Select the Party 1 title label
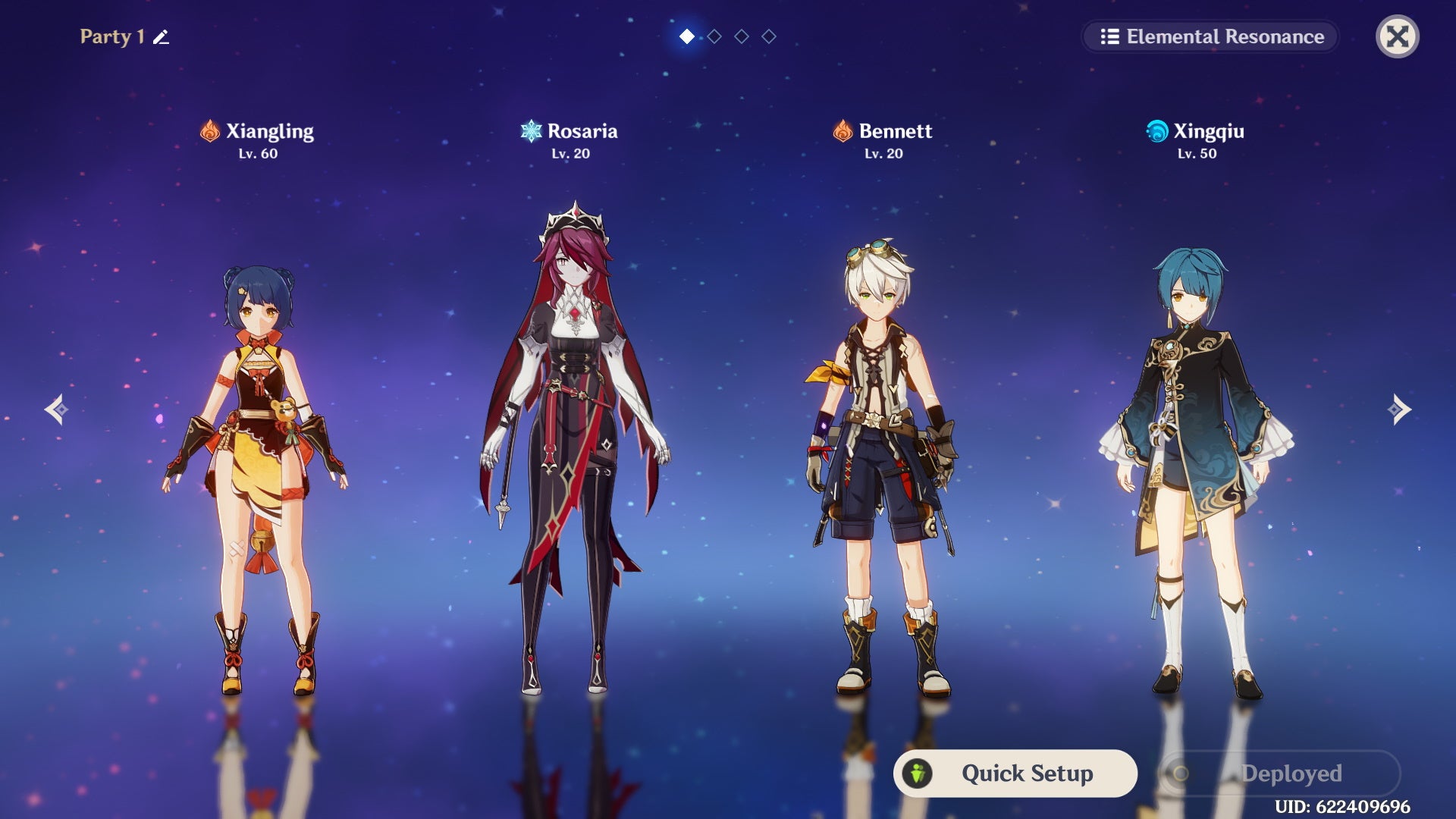Image resolution: width=1456 pixels, height=819 pixels. click(x=111, y=36)
